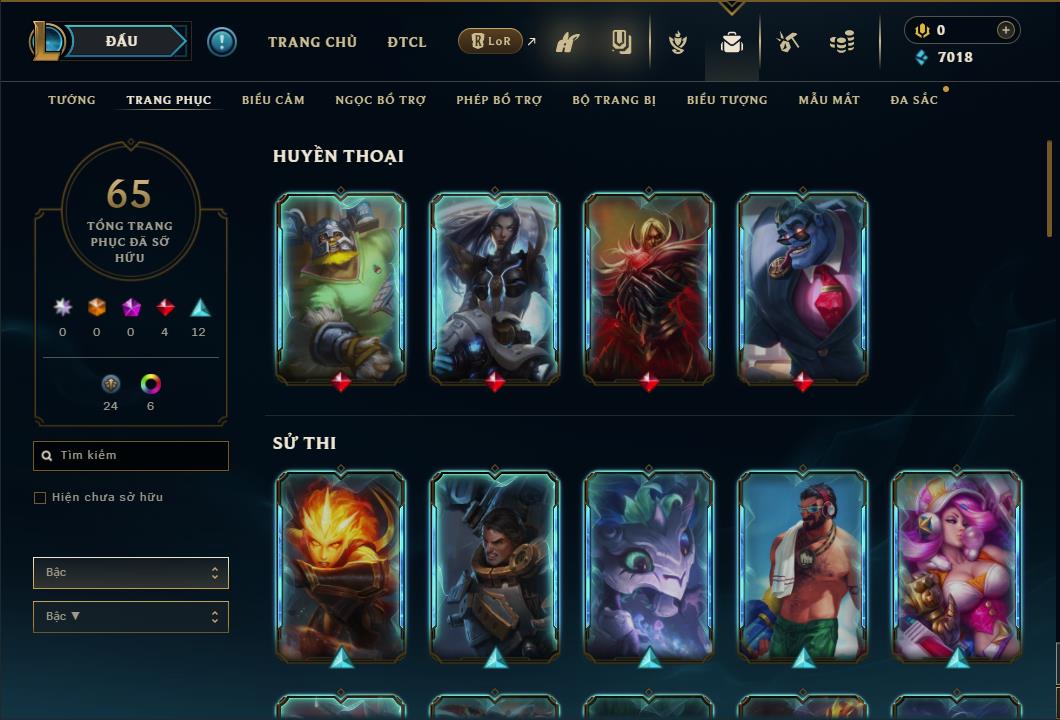
Task: Open the Bậc ▼ sorting dropdown
Action: (131, 617)
